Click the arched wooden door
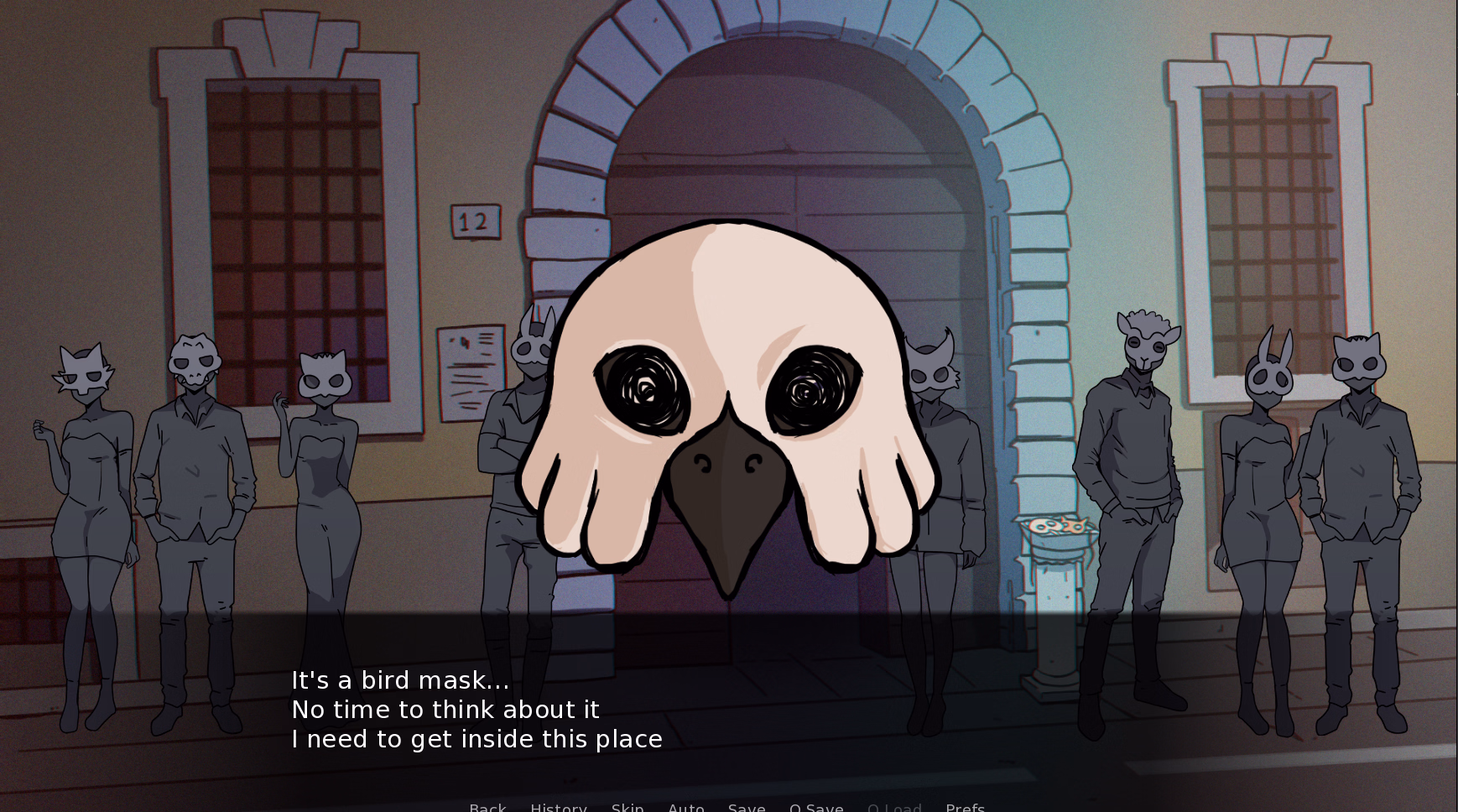 tap(755, 185)
